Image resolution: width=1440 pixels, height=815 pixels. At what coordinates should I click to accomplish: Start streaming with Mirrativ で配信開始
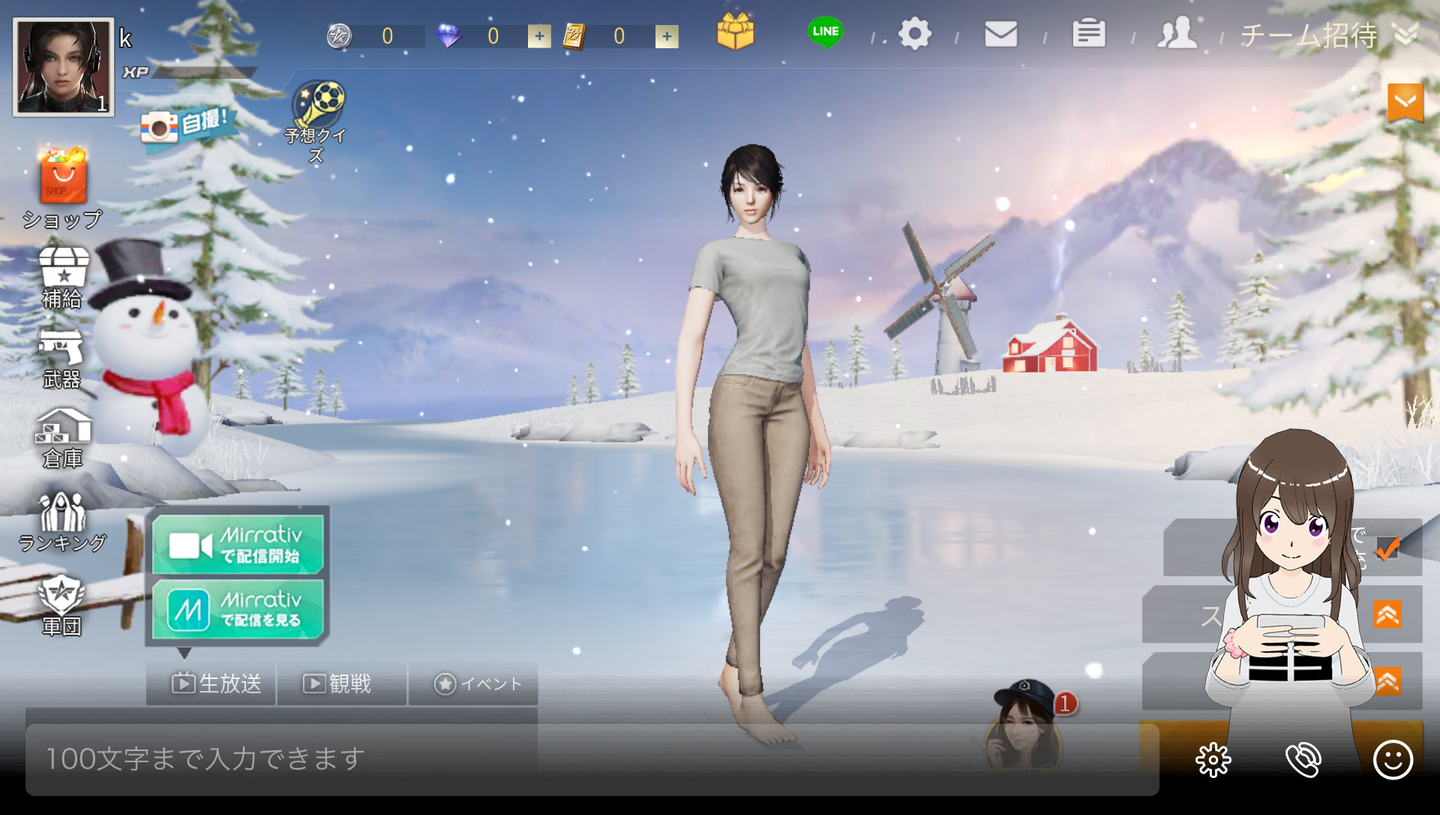click(x=239, y=545)
